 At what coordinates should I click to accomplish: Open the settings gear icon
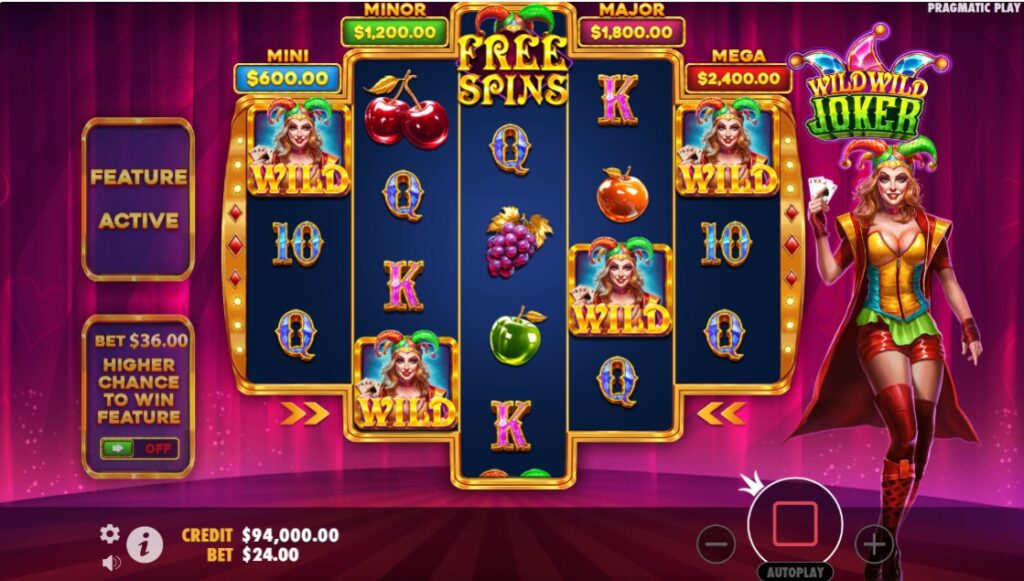(x=110, y=534)
